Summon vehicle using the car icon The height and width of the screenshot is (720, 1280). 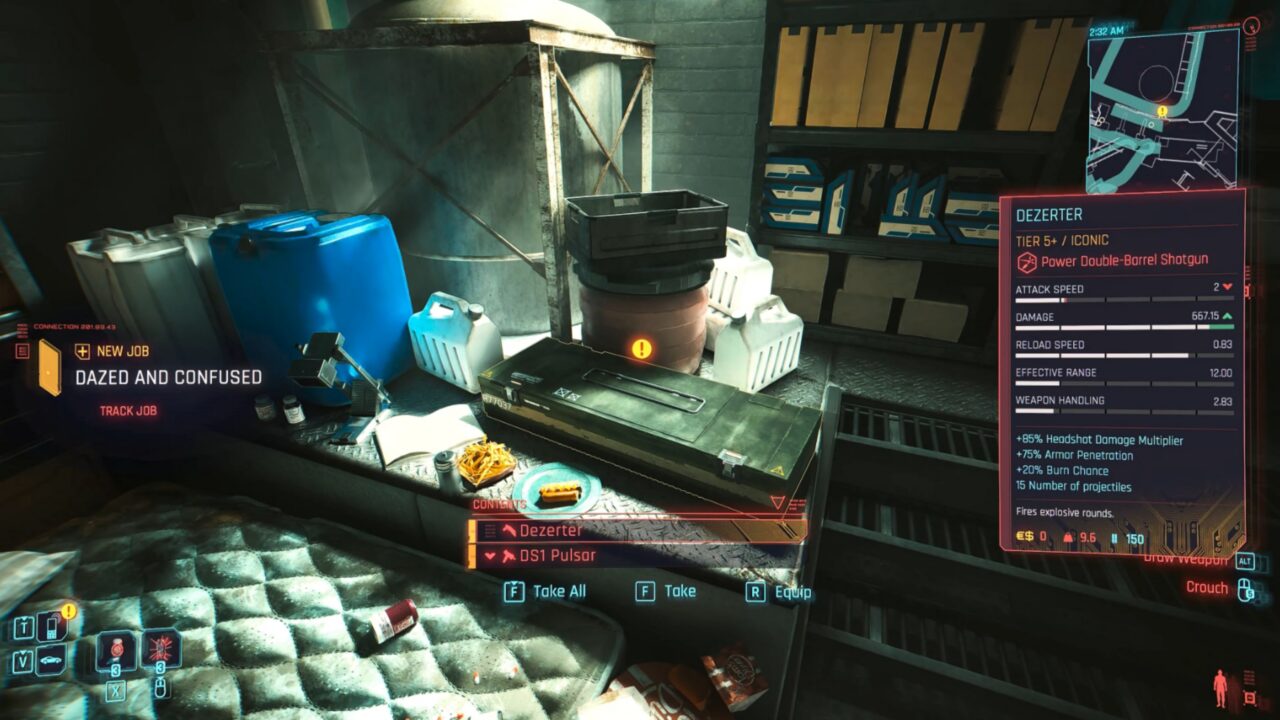coord(51,659)
